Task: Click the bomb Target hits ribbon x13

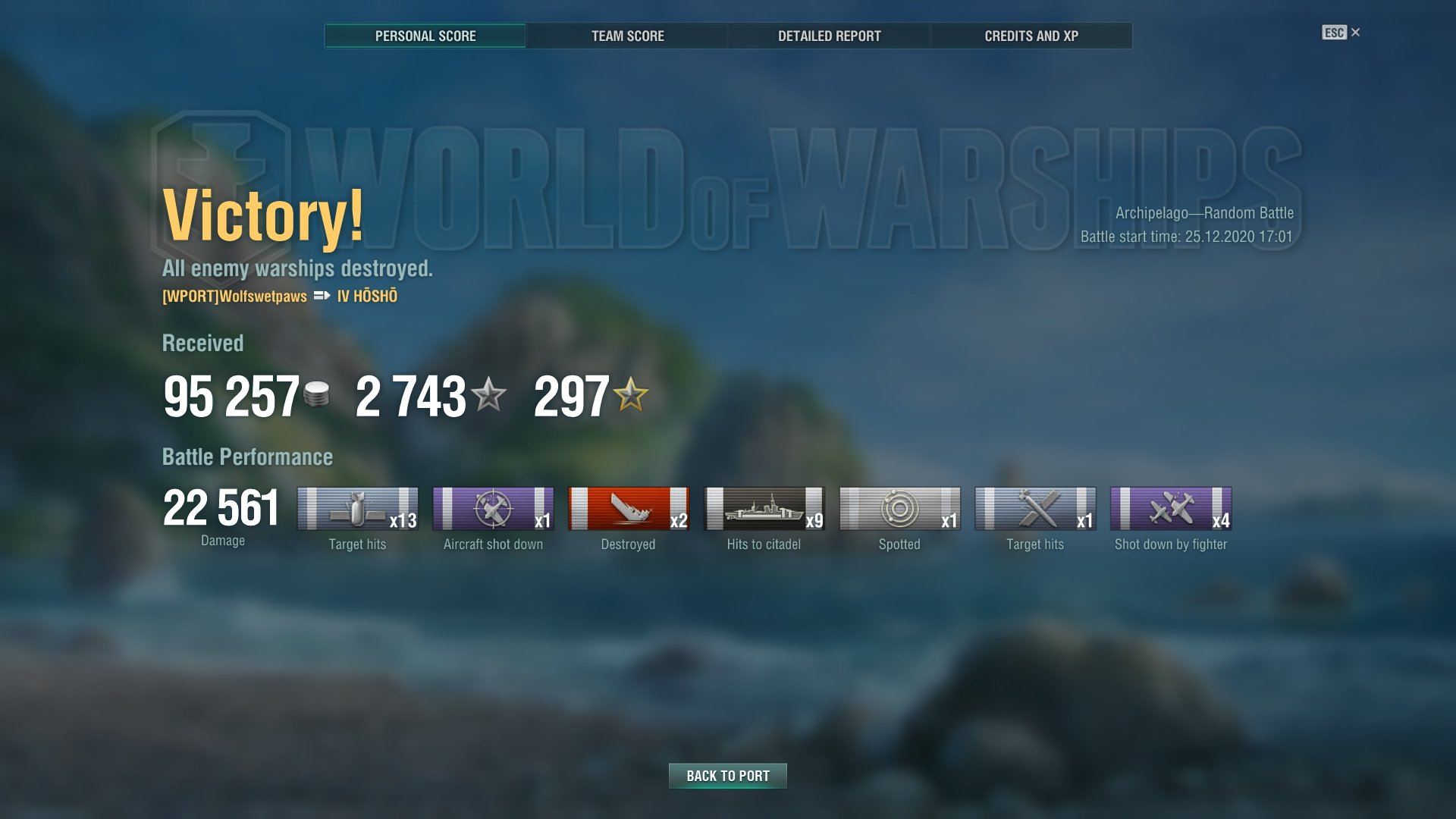Action: coord(357,508)
